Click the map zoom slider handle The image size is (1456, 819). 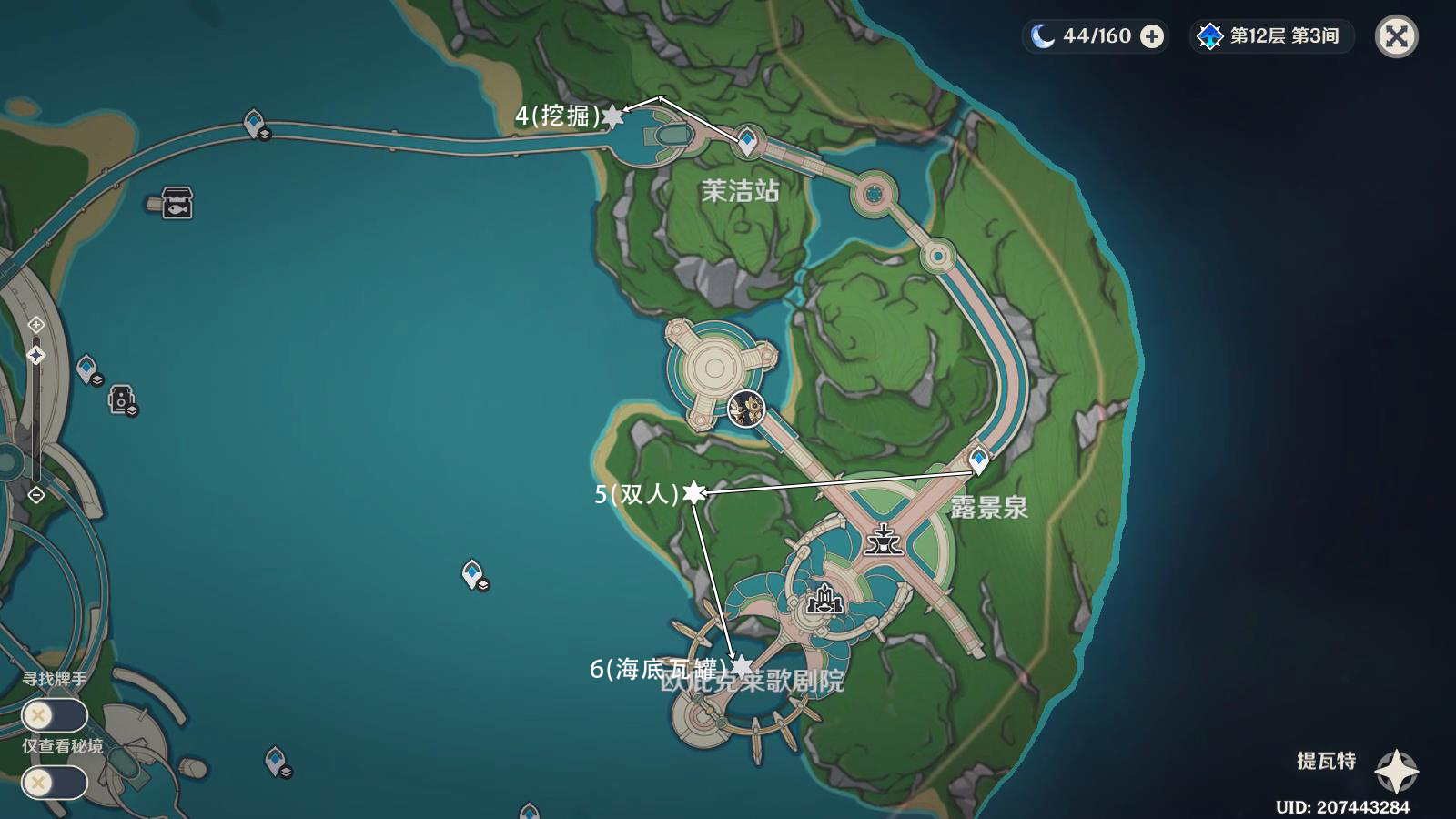coord(35,355)
